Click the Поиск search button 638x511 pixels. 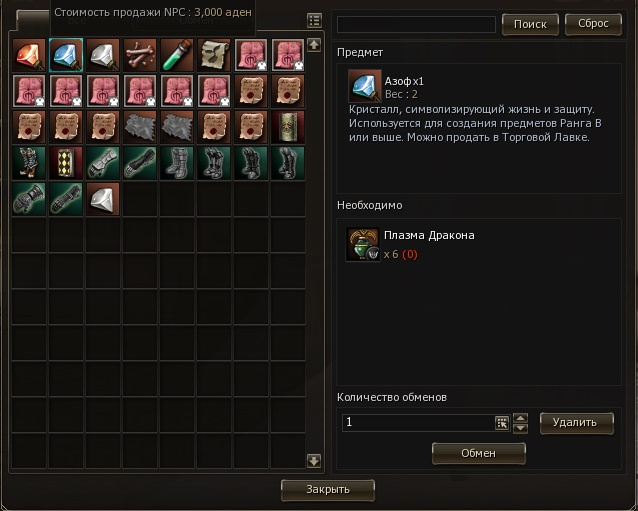pyautogui.click(x=529, y=24)
